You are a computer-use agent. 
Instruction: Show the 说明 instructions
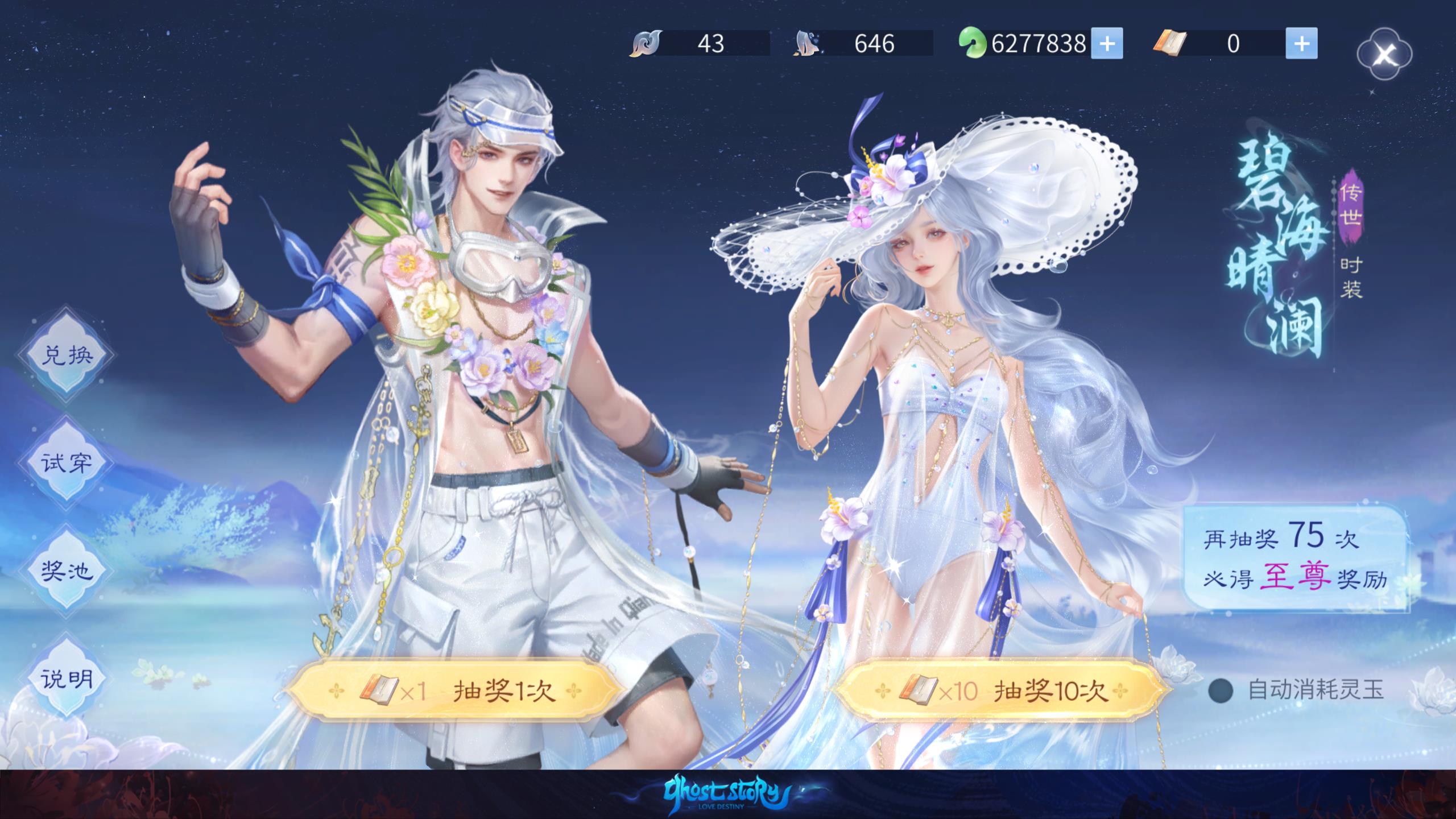66,679
